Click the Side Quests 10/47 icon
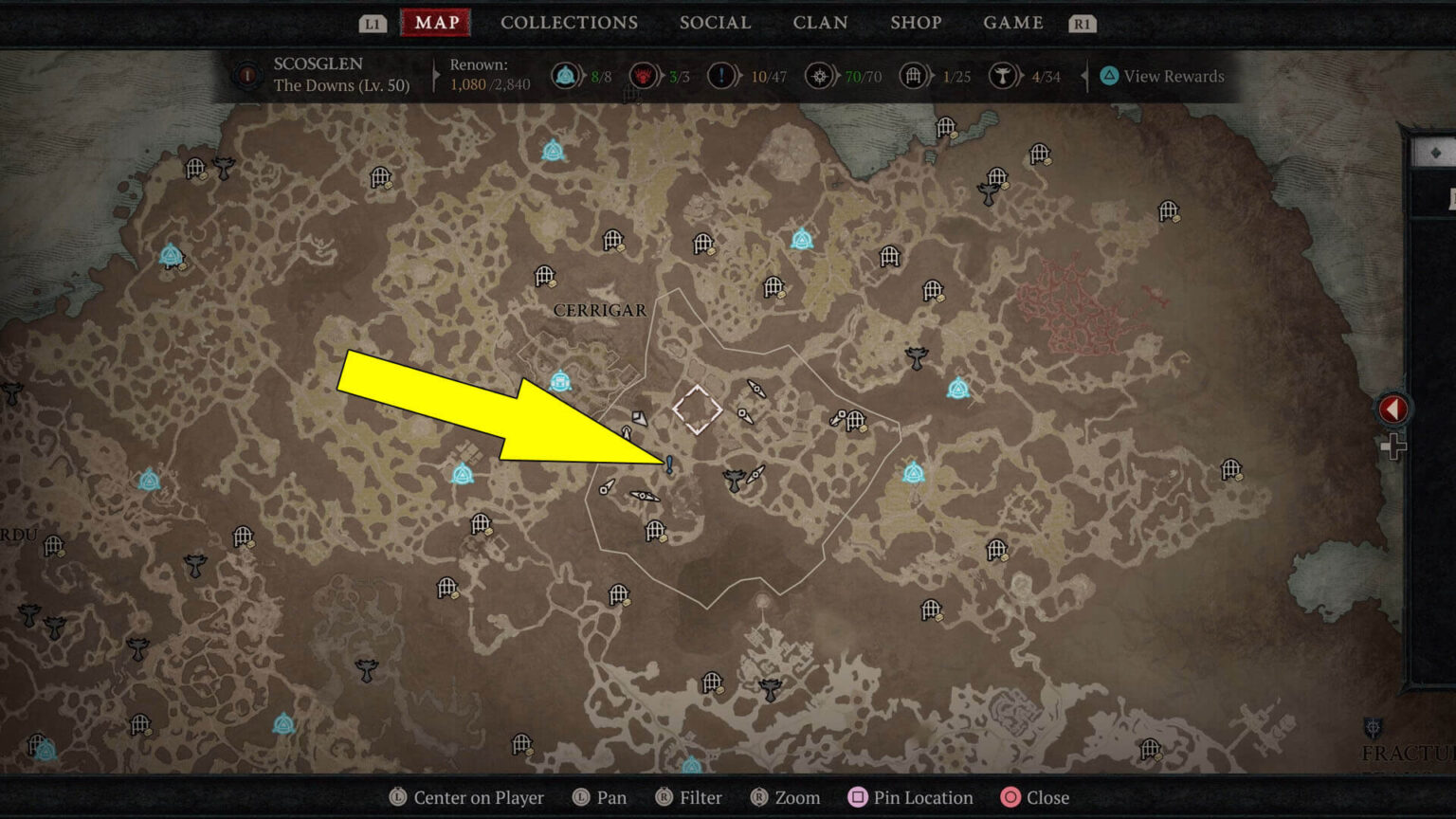 point(721,76)
